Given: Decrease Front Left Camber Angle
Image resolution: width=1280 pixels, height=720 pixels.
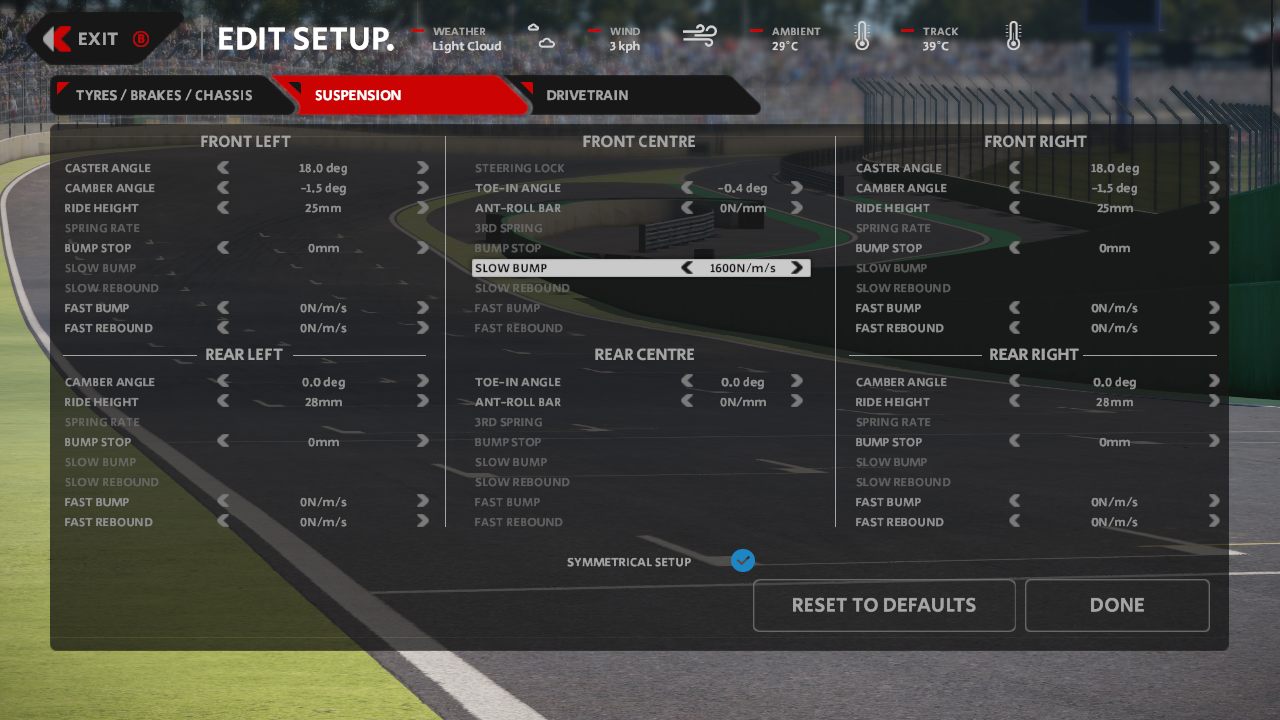Looking at the screenshot, I should point(223,188).
